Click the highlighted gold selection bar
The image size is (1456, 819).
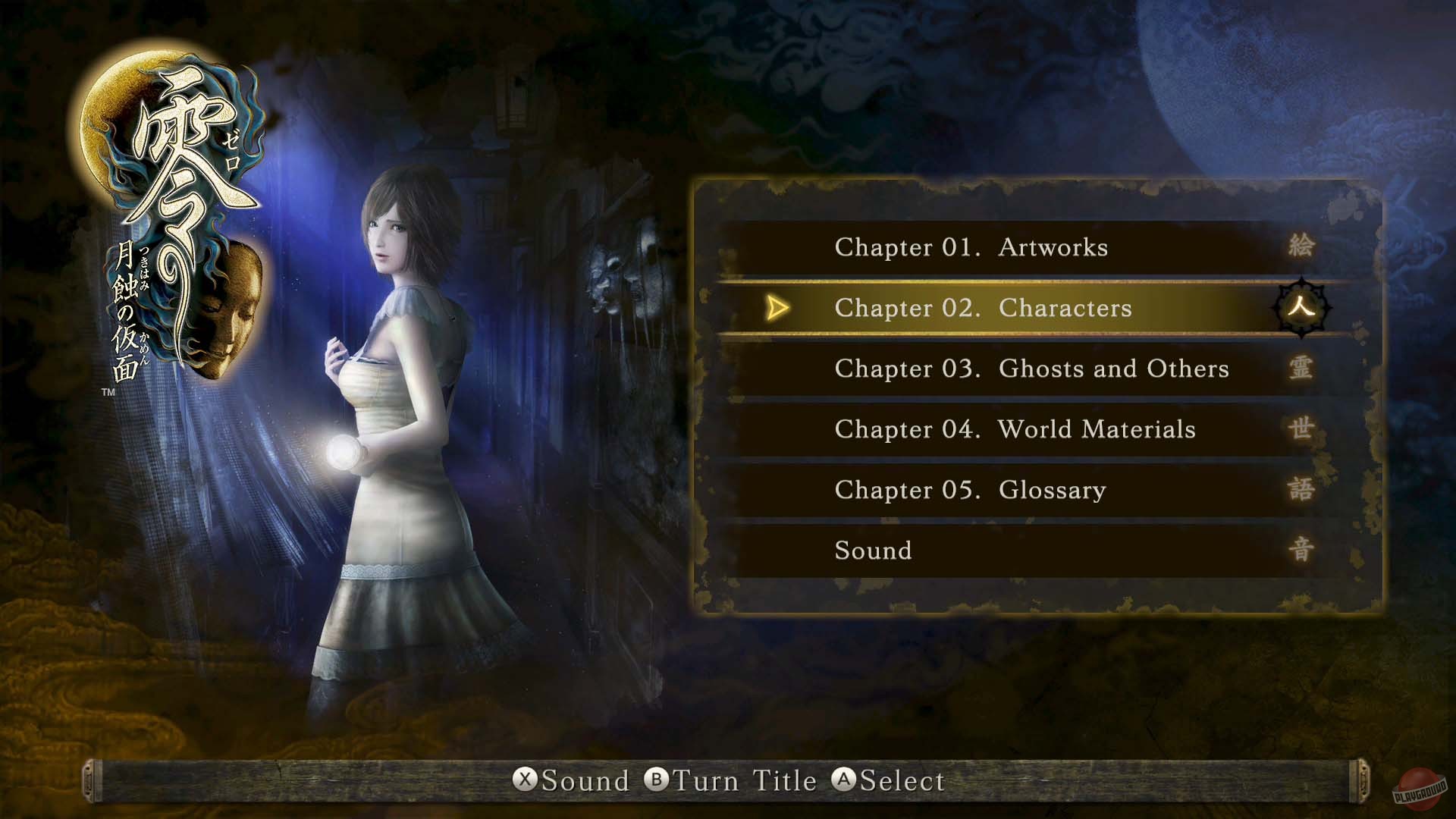pos(1024,309)
